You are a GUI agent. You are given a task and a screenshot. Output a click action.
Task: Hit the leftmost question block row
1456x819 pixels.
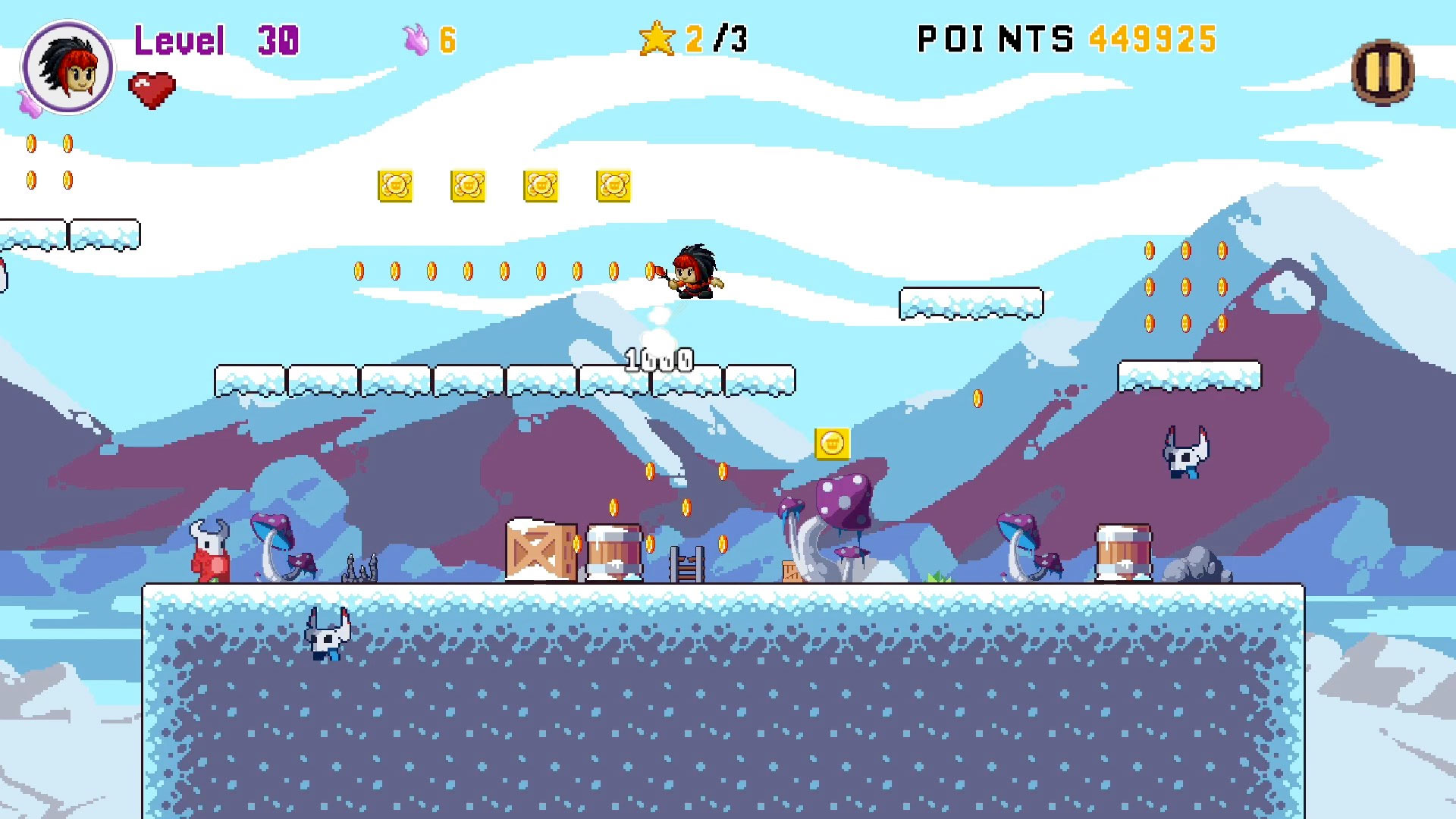click(x=397, y=186)
